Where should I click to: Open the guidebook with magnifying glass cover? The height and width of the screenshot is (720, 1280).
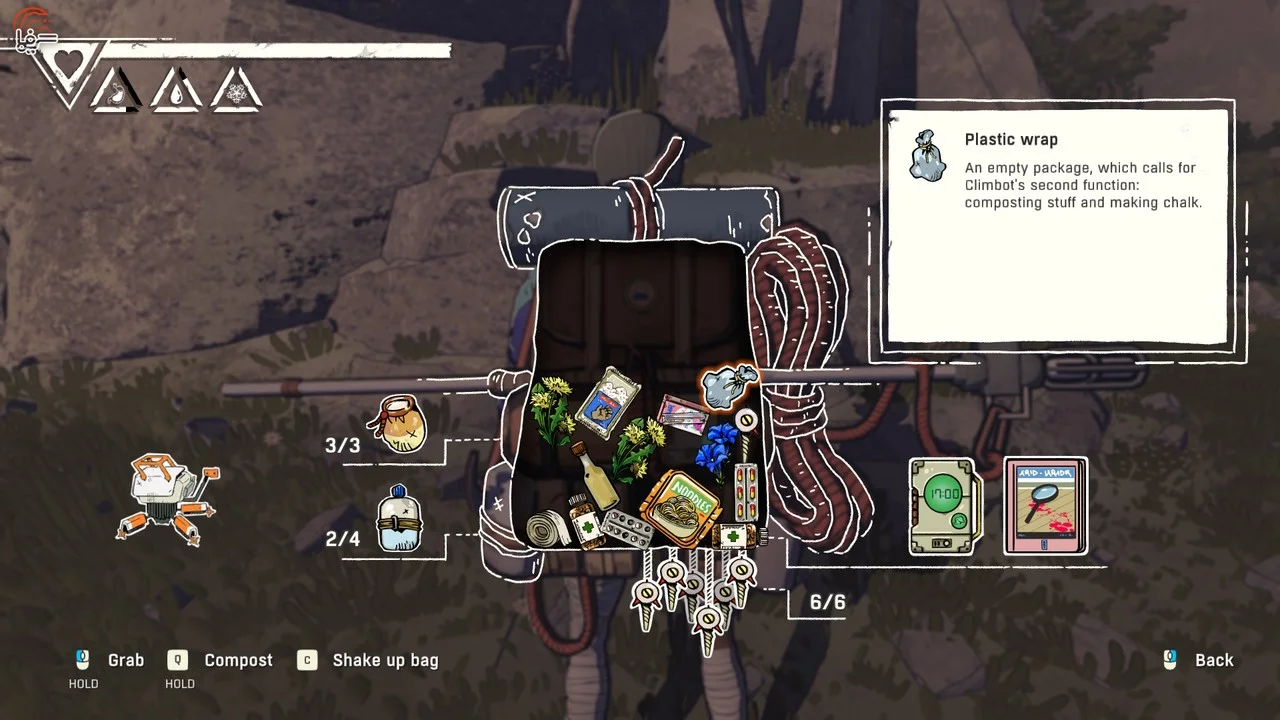(1045, 506)
